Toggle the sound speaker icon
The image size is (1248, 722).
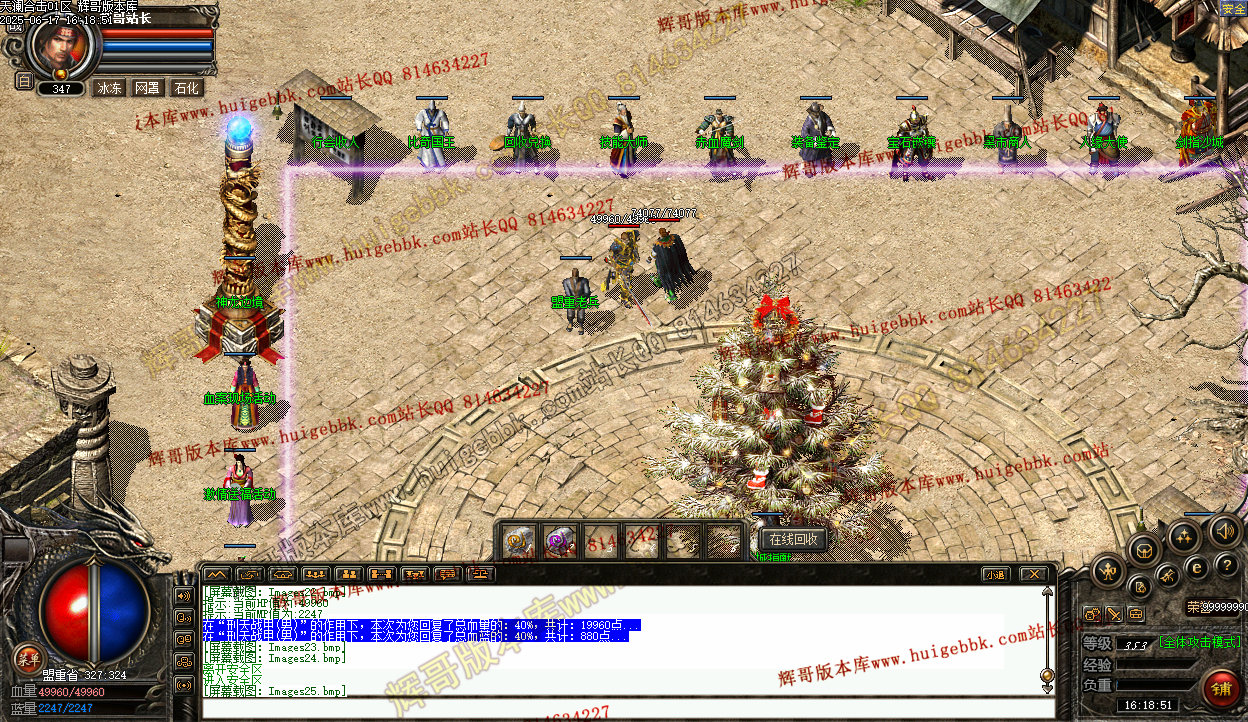(x=1223, y=530)
